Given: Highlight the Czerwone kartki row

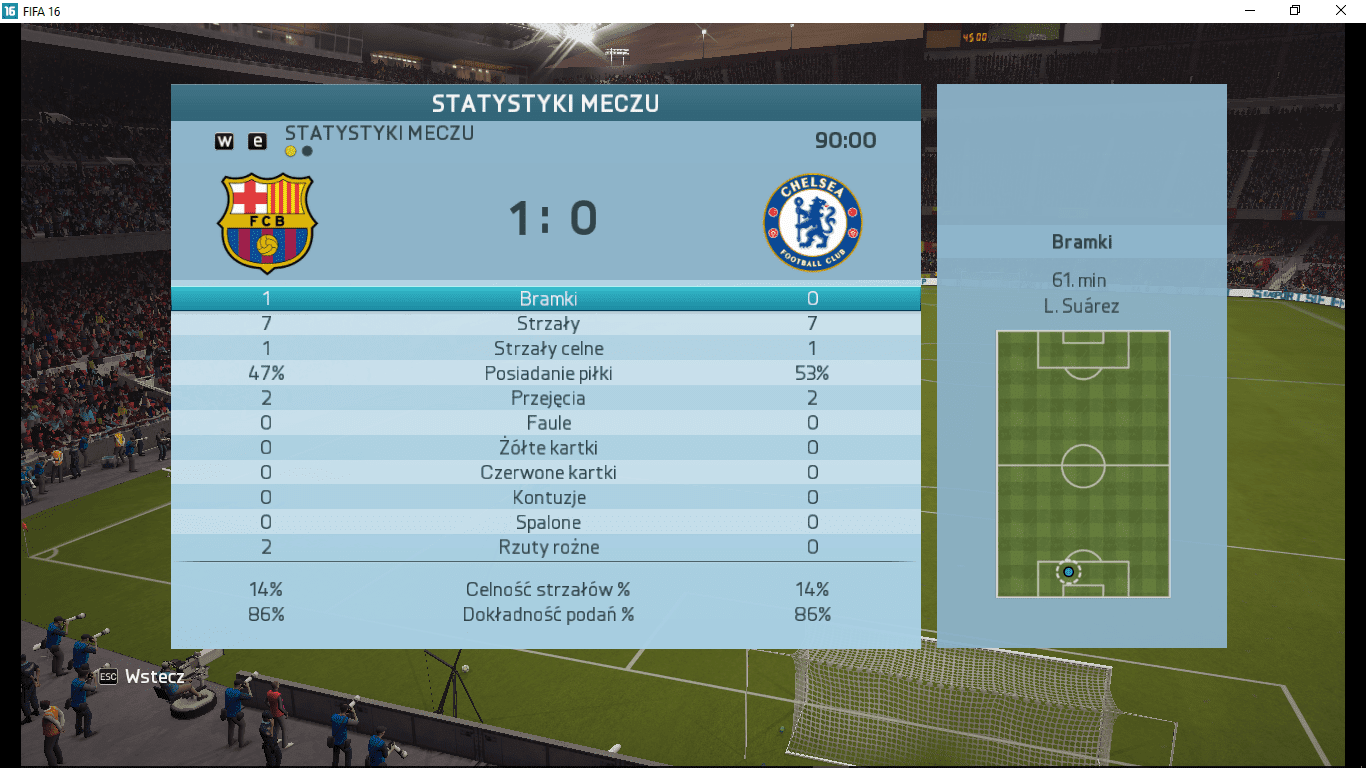Looking at the screenshot, I should tap(546, 473).
